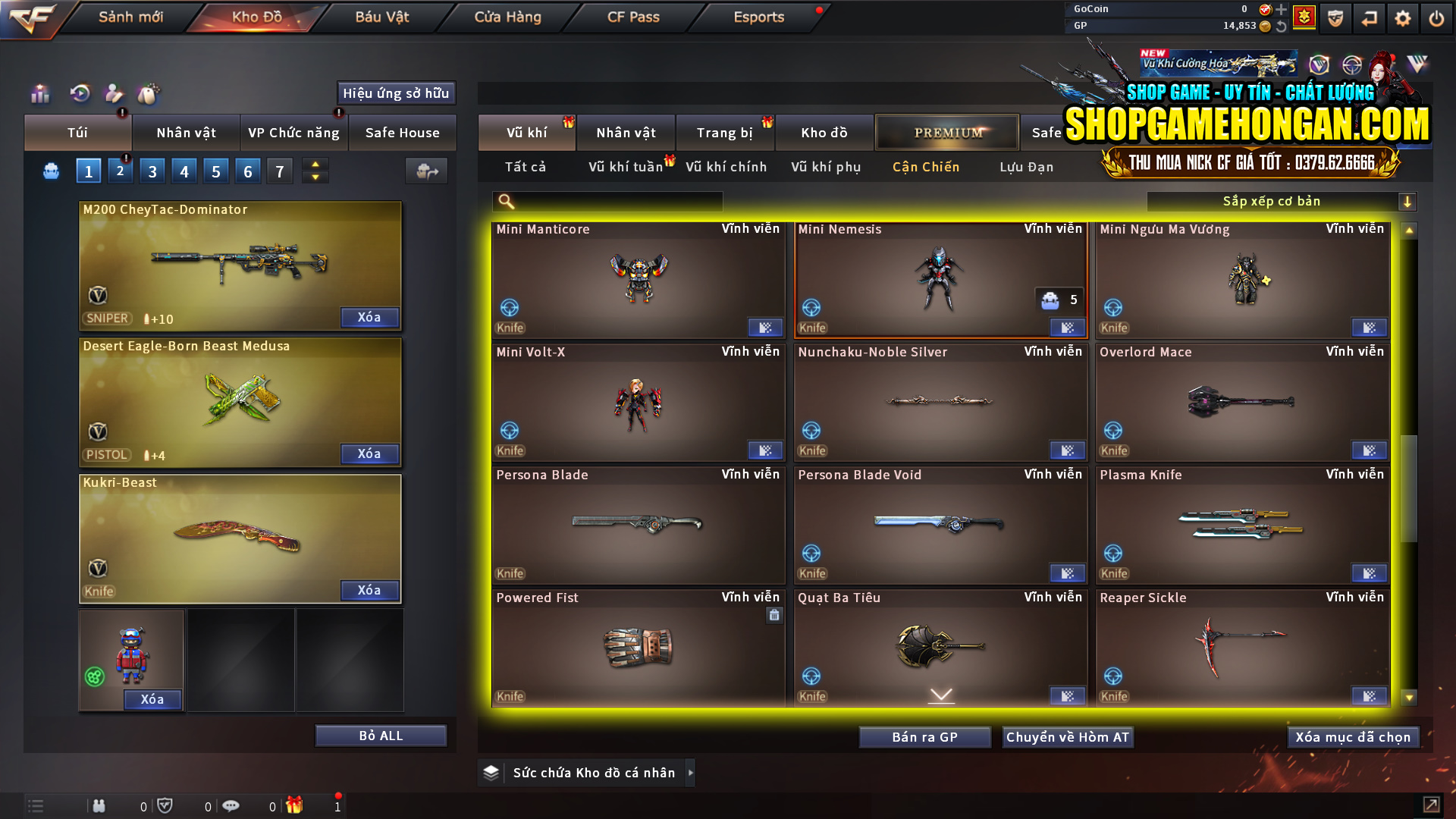The image size is (1456, 819).
Task: Expand Quạt Ba Tiêu item details chevron
Action: (940, 695)
